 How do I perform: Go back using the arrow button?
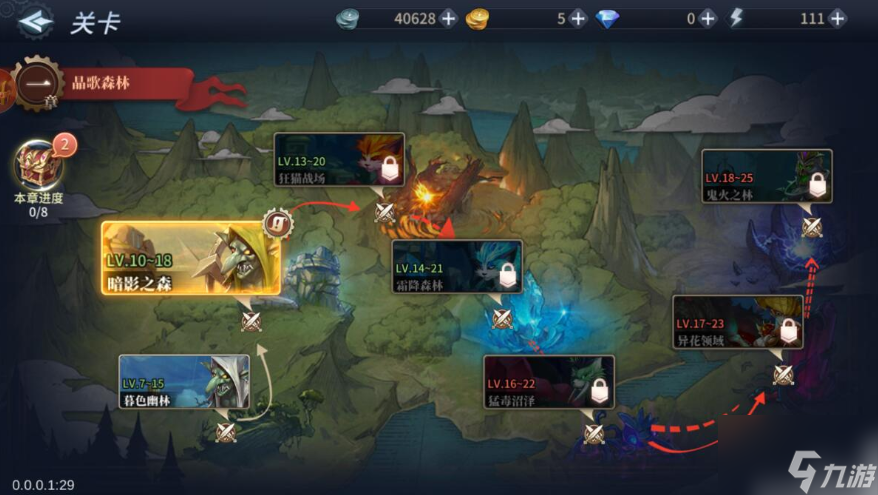[35, 20]
